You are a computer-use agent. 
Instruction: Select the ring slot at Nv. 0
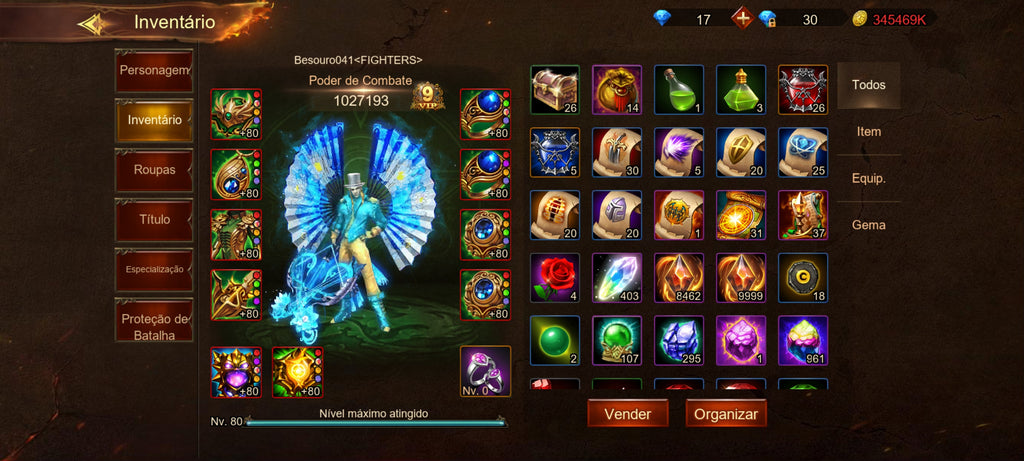click(485, 371)
